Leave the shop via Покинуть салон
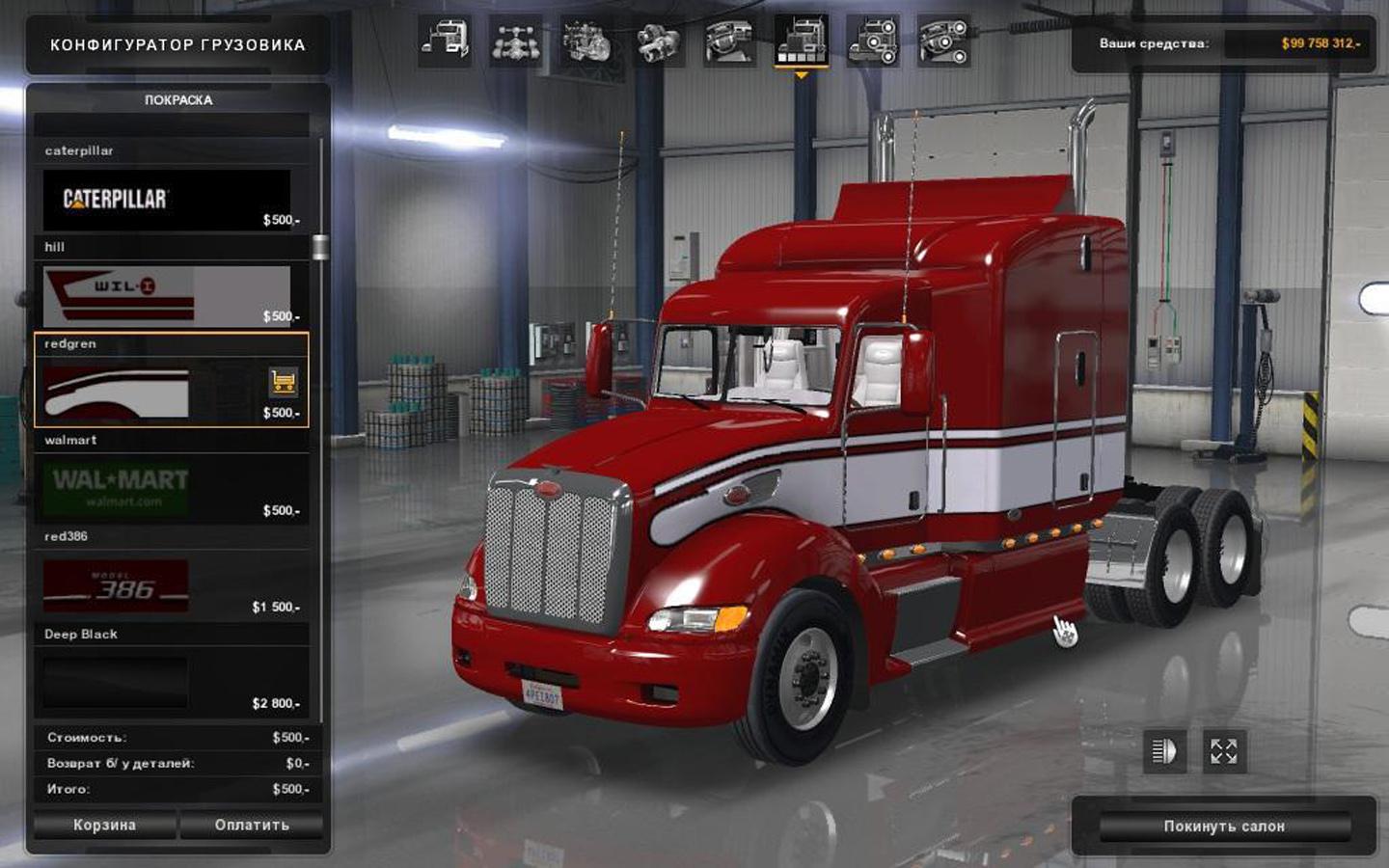Image resolution: width=1389 pixels, height=868 pixels. [1223, 827]
